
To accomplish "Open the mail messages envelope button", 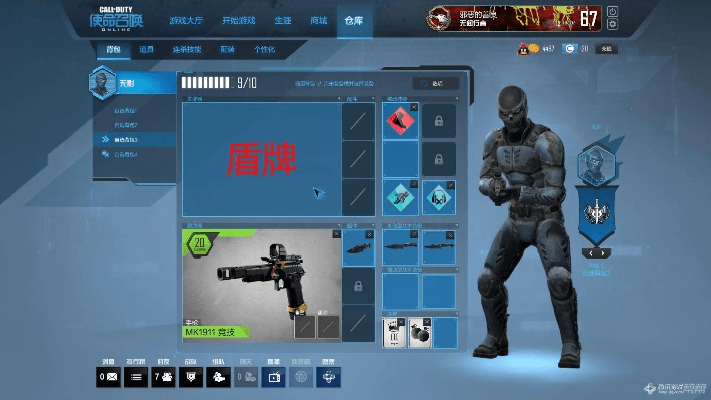I will coord(107,377).
